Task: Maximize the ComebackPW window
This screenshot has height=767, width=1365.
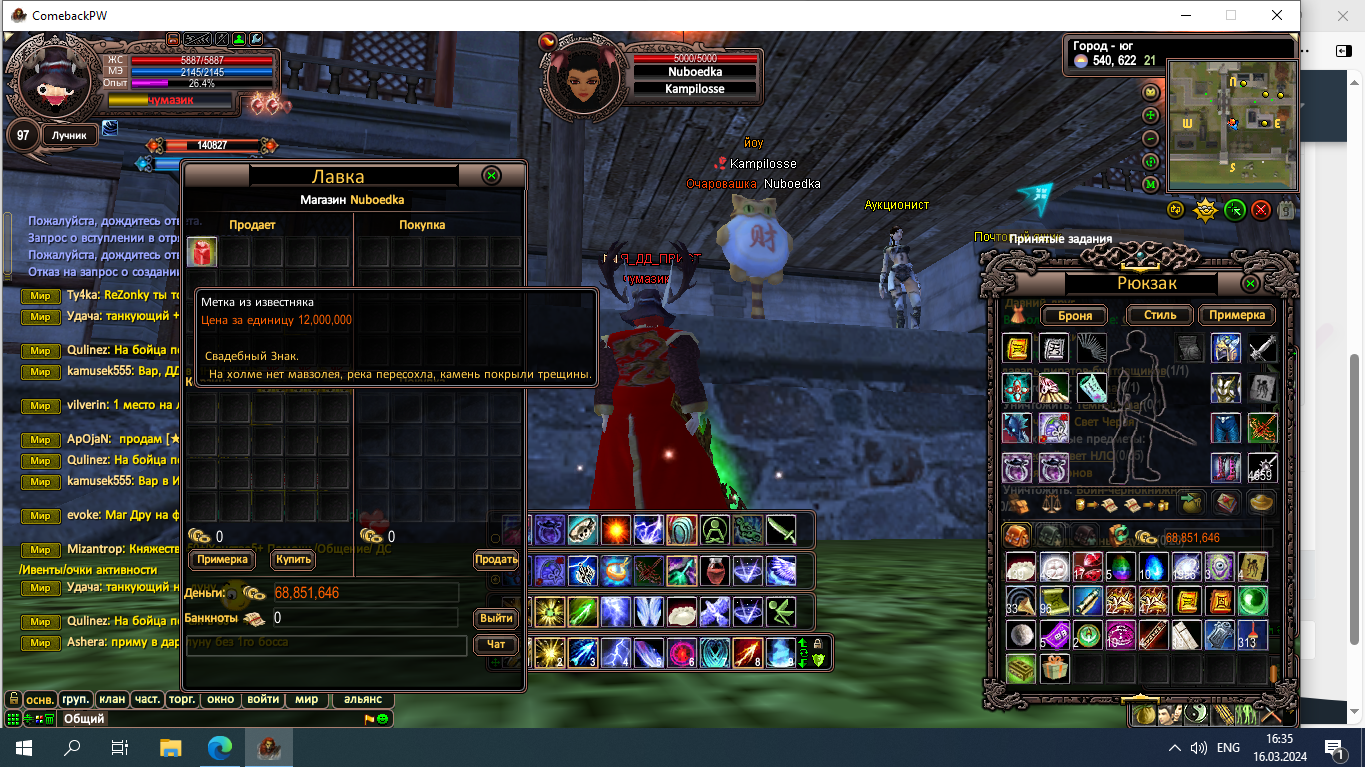Action: (1231, 15)
